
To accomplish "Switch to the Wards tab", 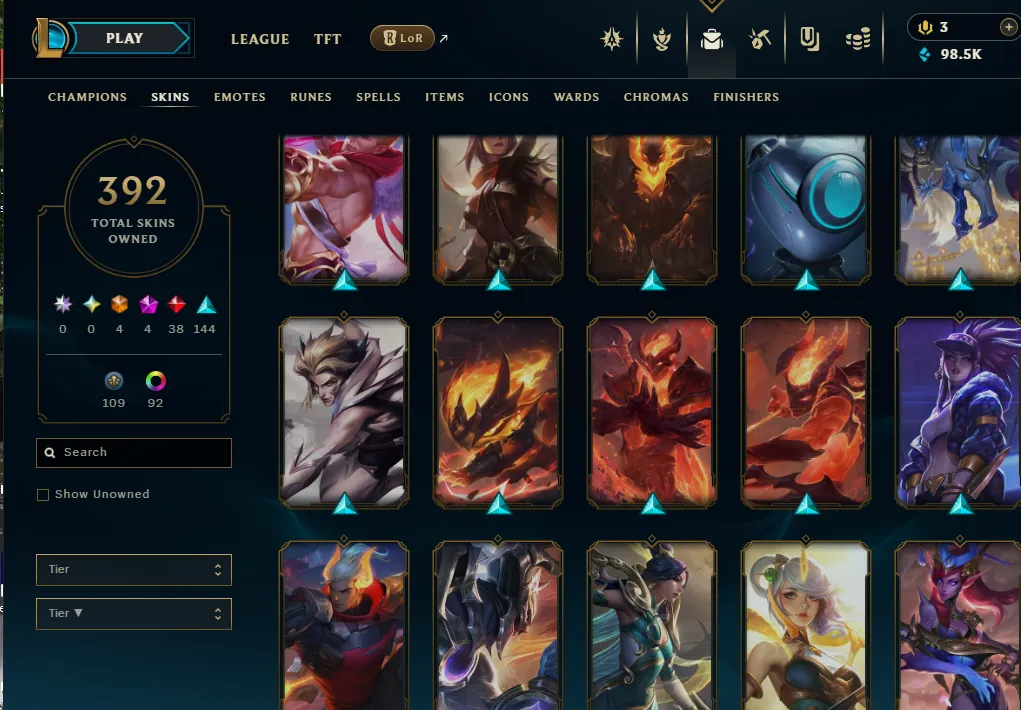I will point(576,97).
